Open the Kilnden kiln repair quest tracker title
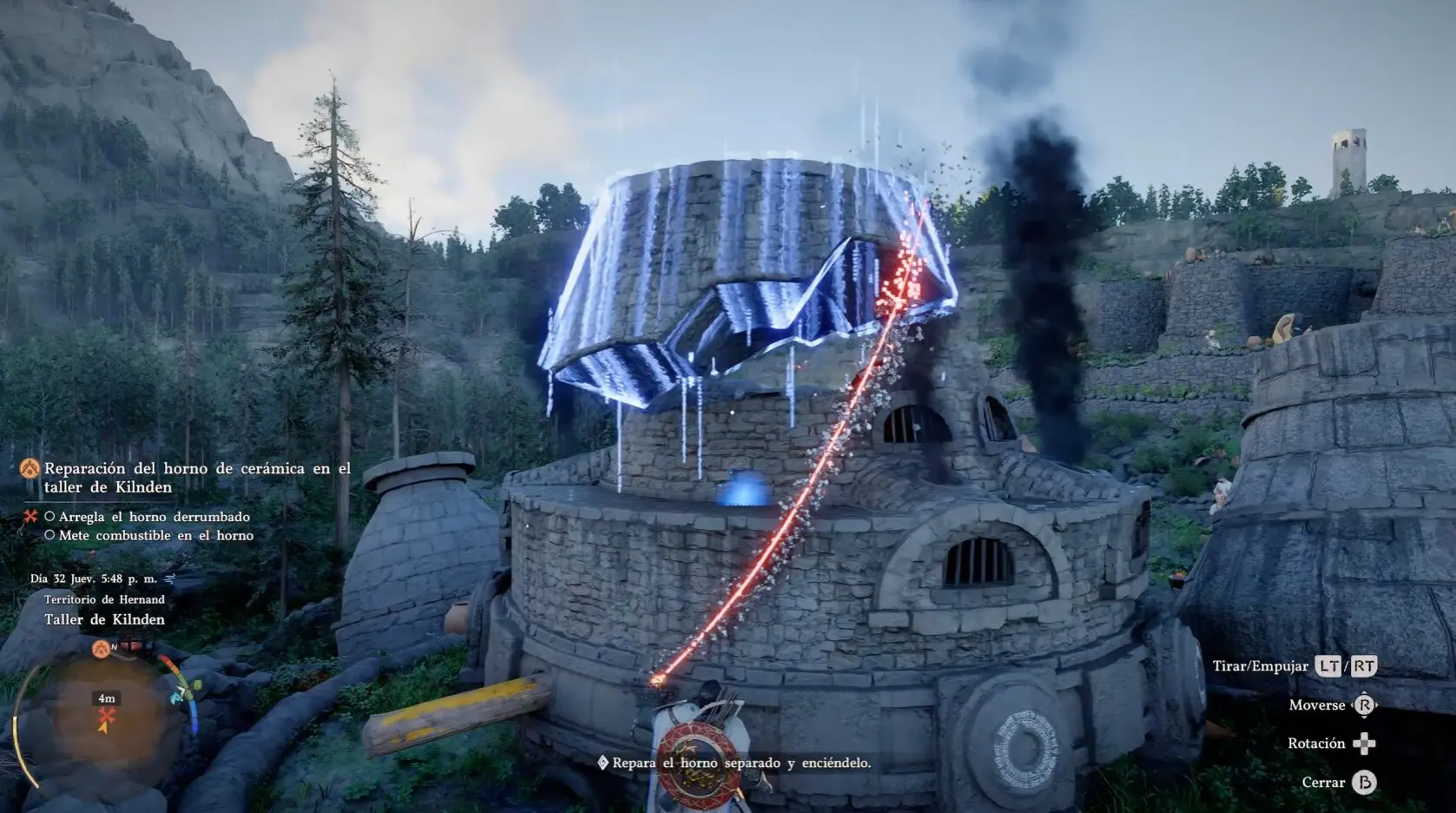1456x813 pixels. click(x=197, y=478)
